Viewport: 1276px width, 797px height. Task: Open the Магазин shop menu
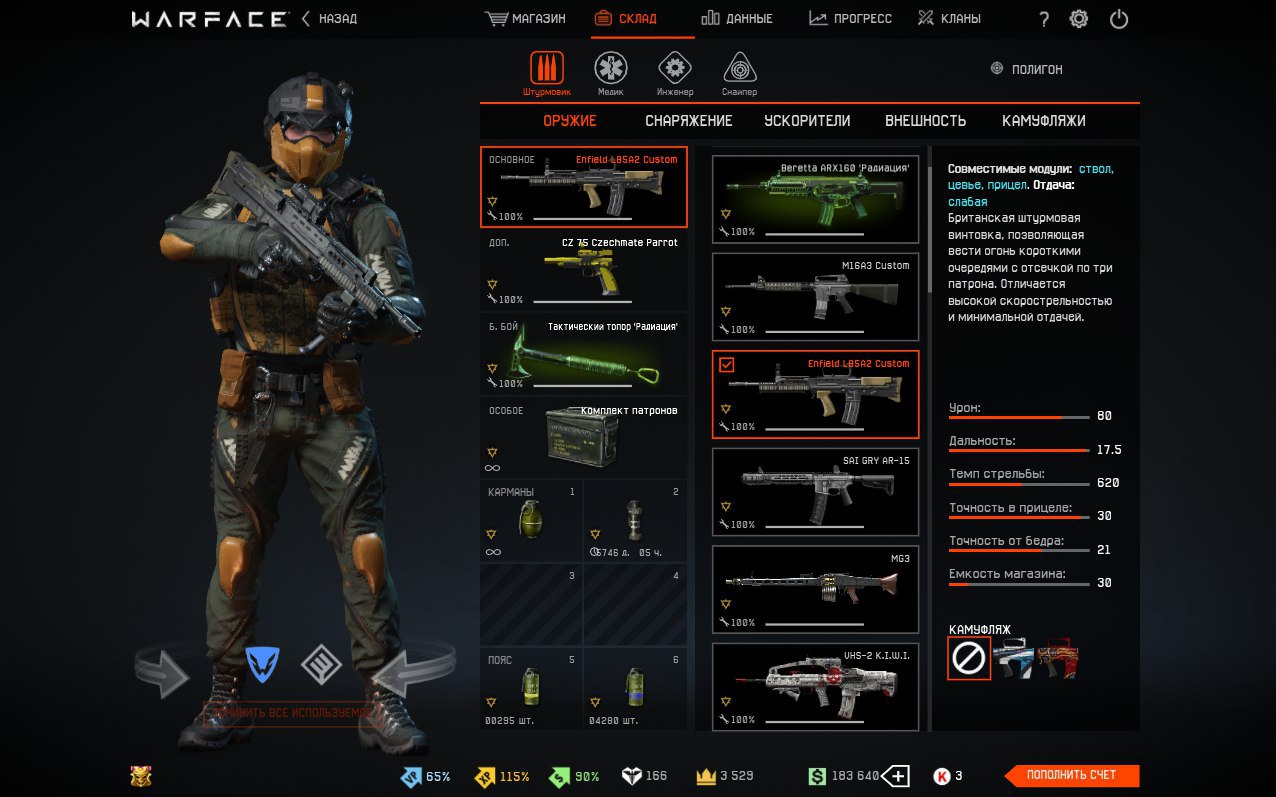525,19
